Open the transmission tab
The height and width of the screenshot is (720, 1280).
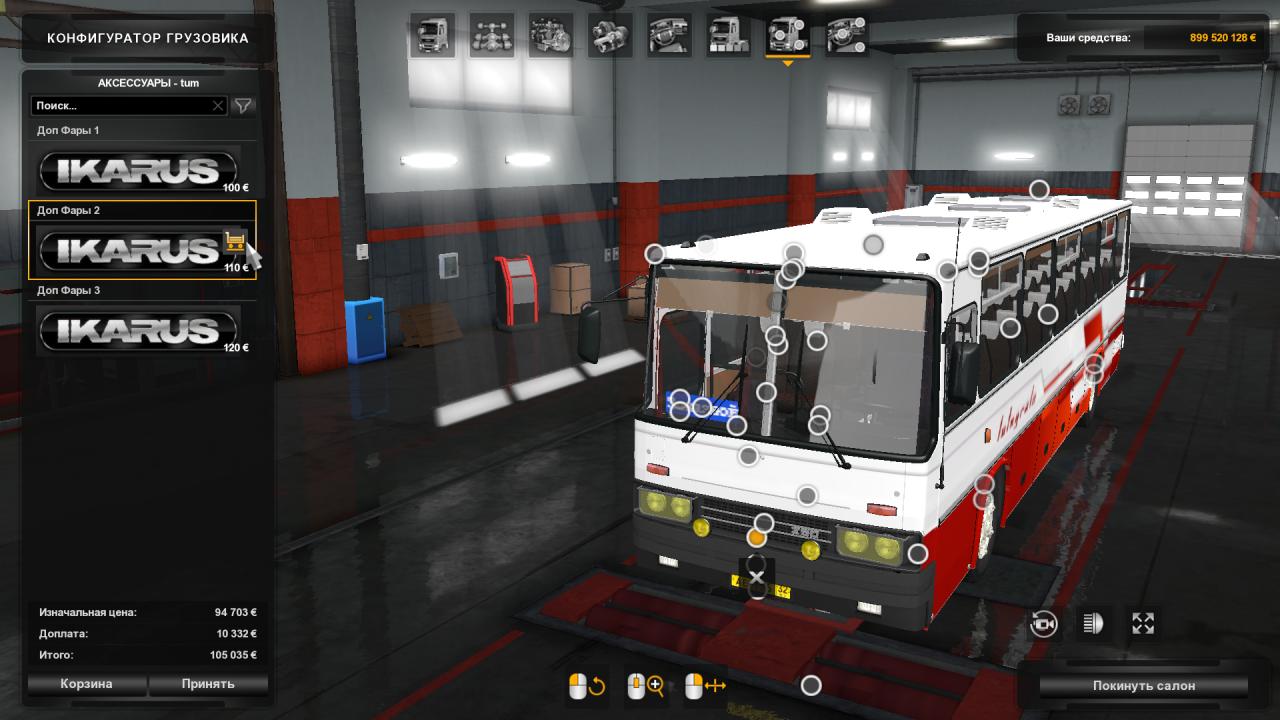click(x=610, y=35)
